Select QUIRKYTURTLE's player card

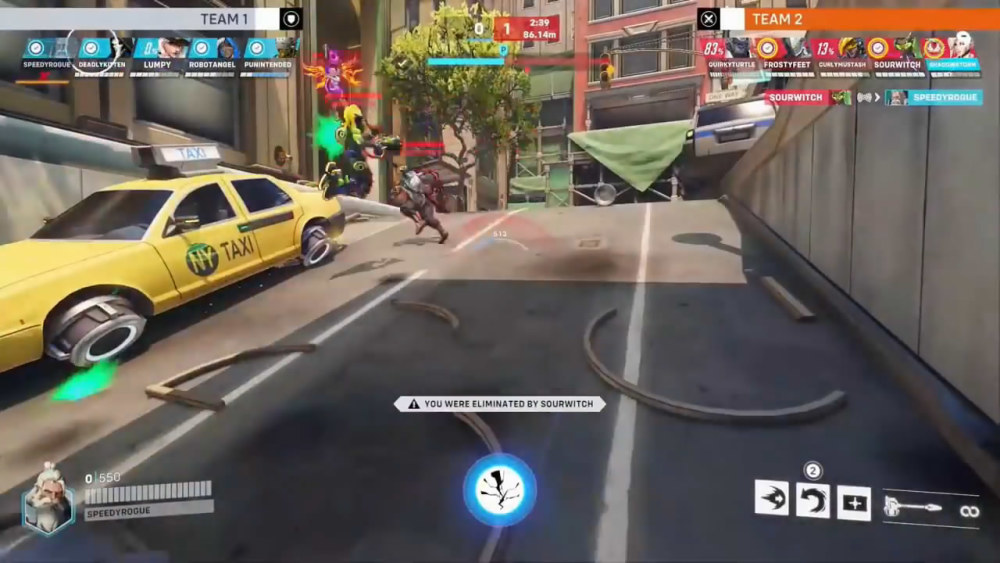pyautogui.click(x=728, y=54)
